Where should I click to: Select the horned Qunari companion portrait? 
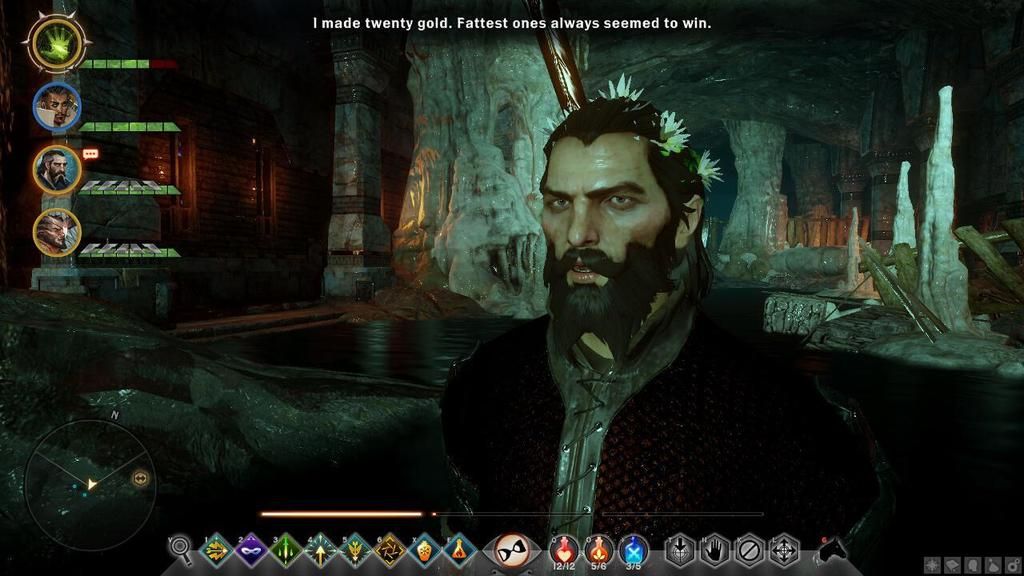[56, 232]
